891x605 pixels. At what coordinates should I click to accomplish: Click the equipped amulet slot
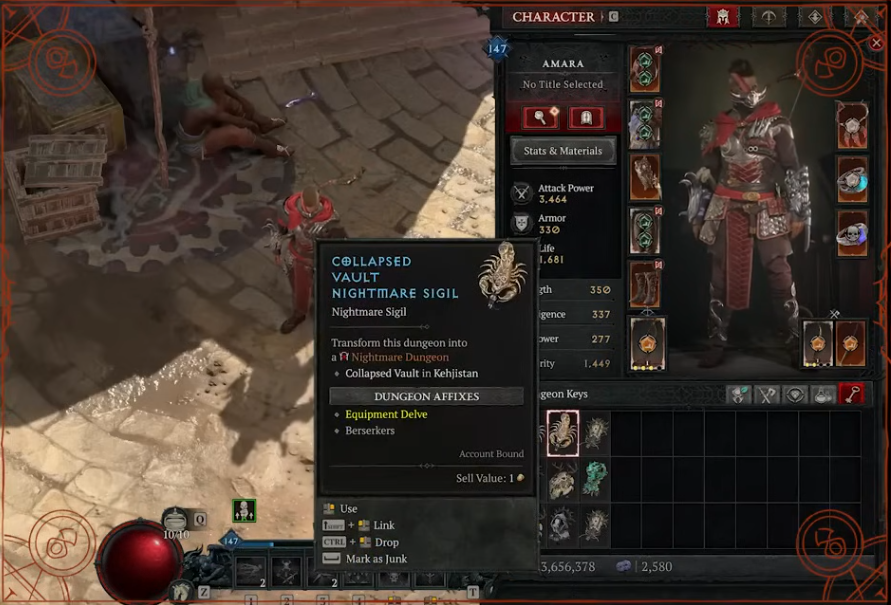point(852,125)
